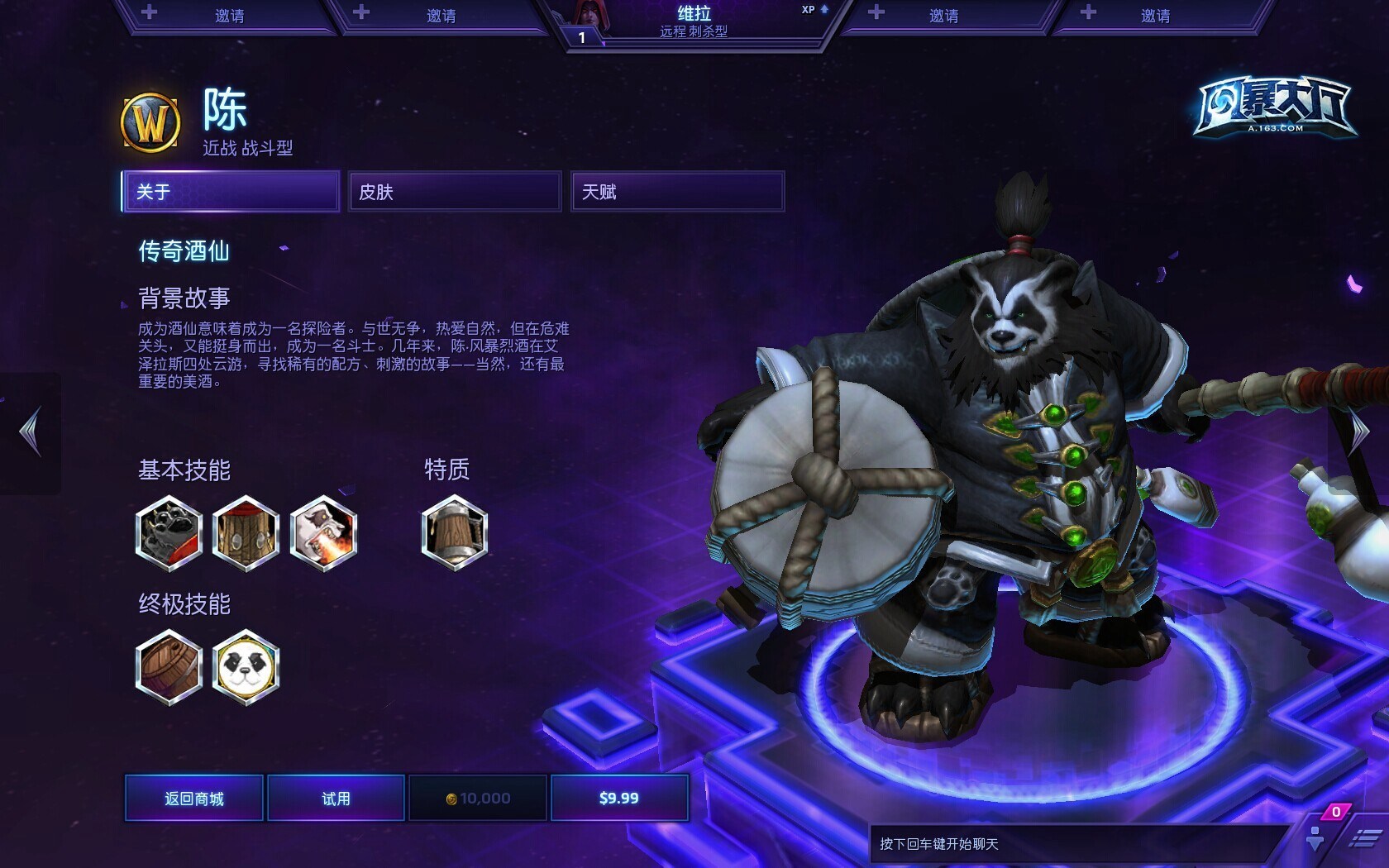Viewport: 1389px width, 868px height.
Task: Click the chat input box
Action: pyautogui.click(x=1075, y=844)
